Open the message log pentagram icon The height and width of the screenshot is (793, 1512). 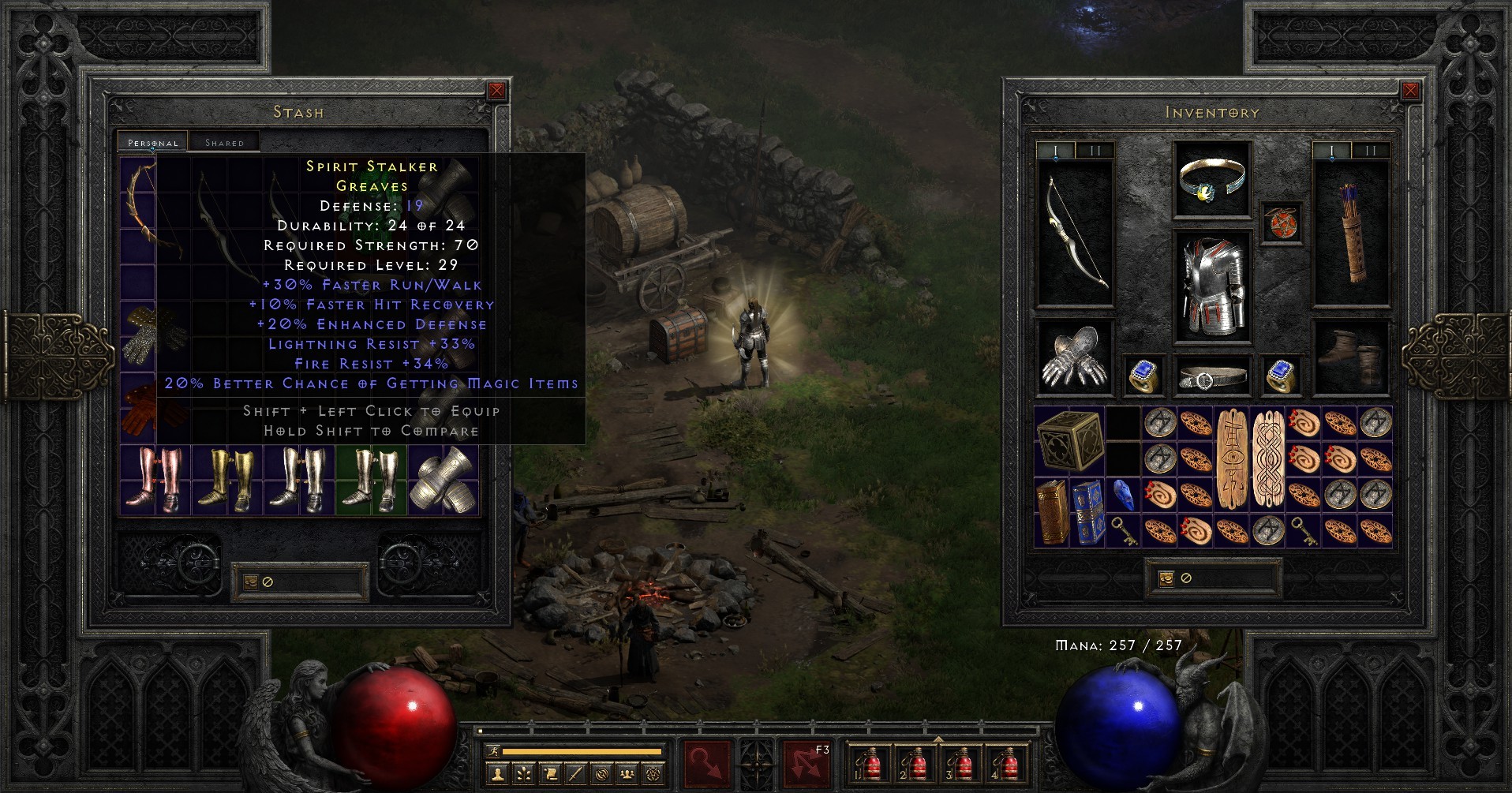(x=653, y=776)
